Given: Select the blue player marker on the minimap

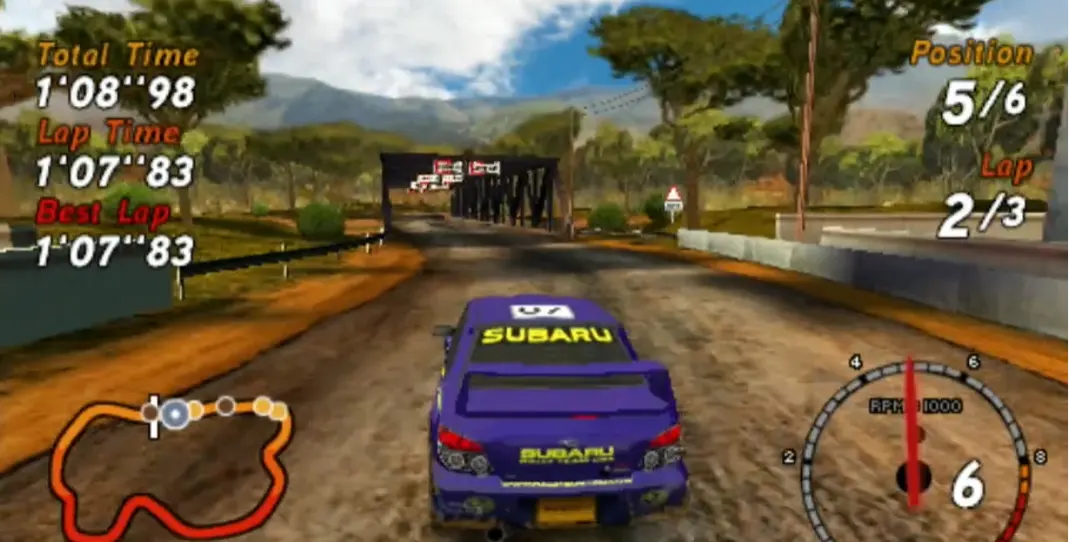Looking at the screenshot, I should pos(176,412).
